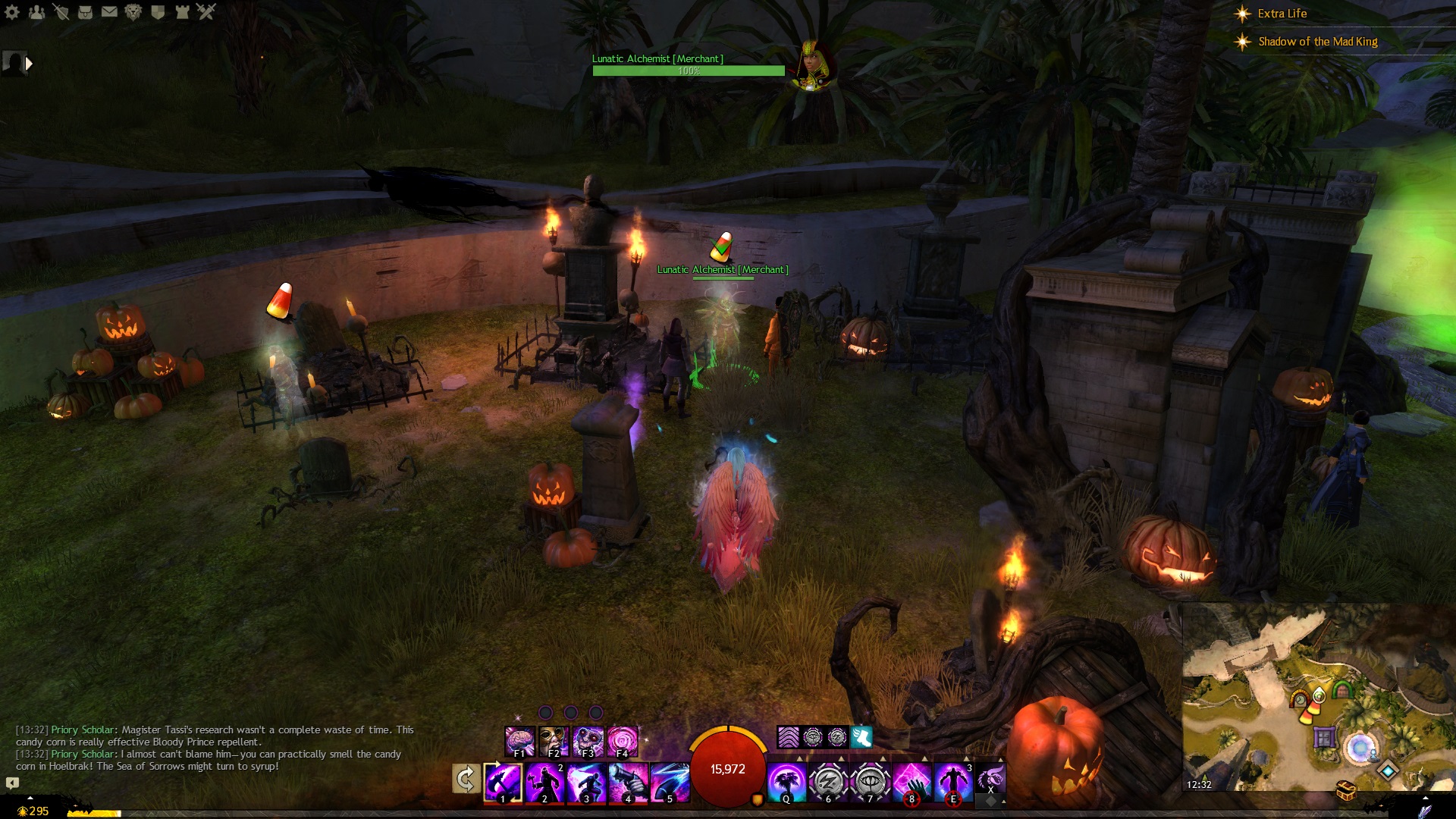
Task: Open the guild shield icon
Action: pos(158,12)
